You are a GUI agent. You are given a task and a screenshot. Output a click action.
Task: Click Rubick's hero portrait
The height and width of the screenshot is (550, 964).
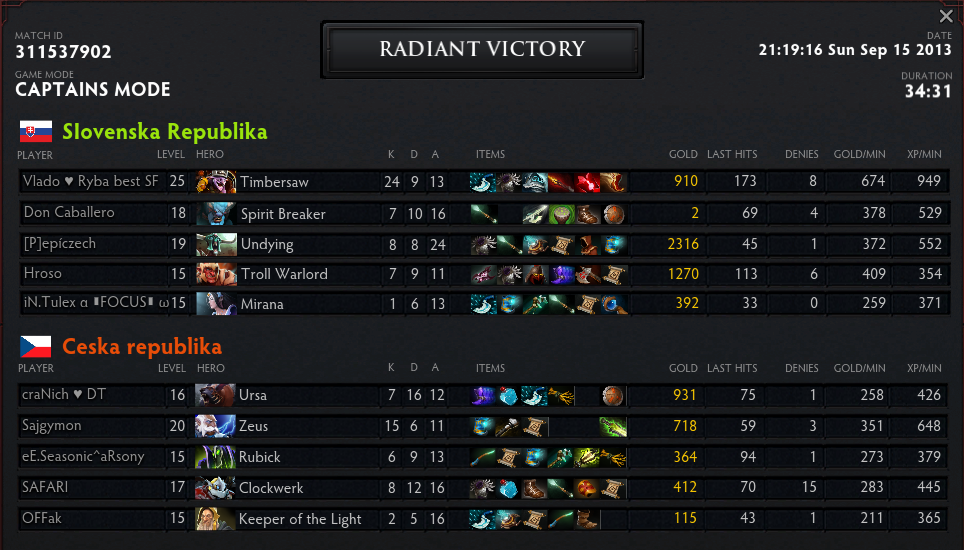tap(216, 457)
